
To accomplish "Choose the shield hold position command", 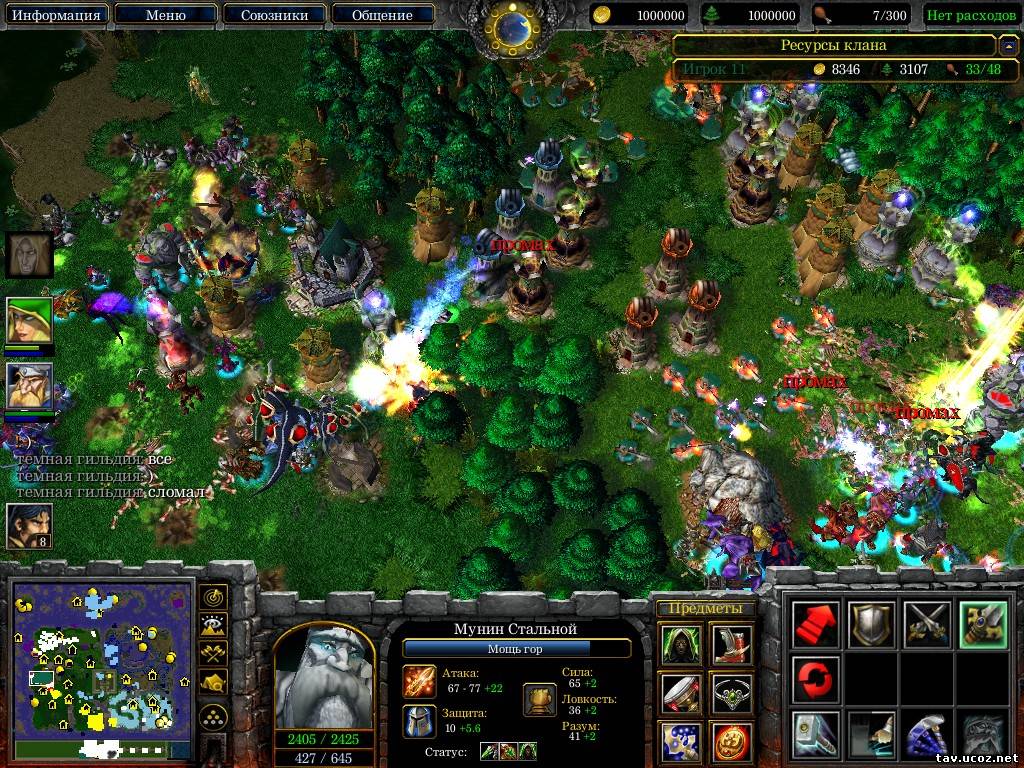I will tap(870, 625).
